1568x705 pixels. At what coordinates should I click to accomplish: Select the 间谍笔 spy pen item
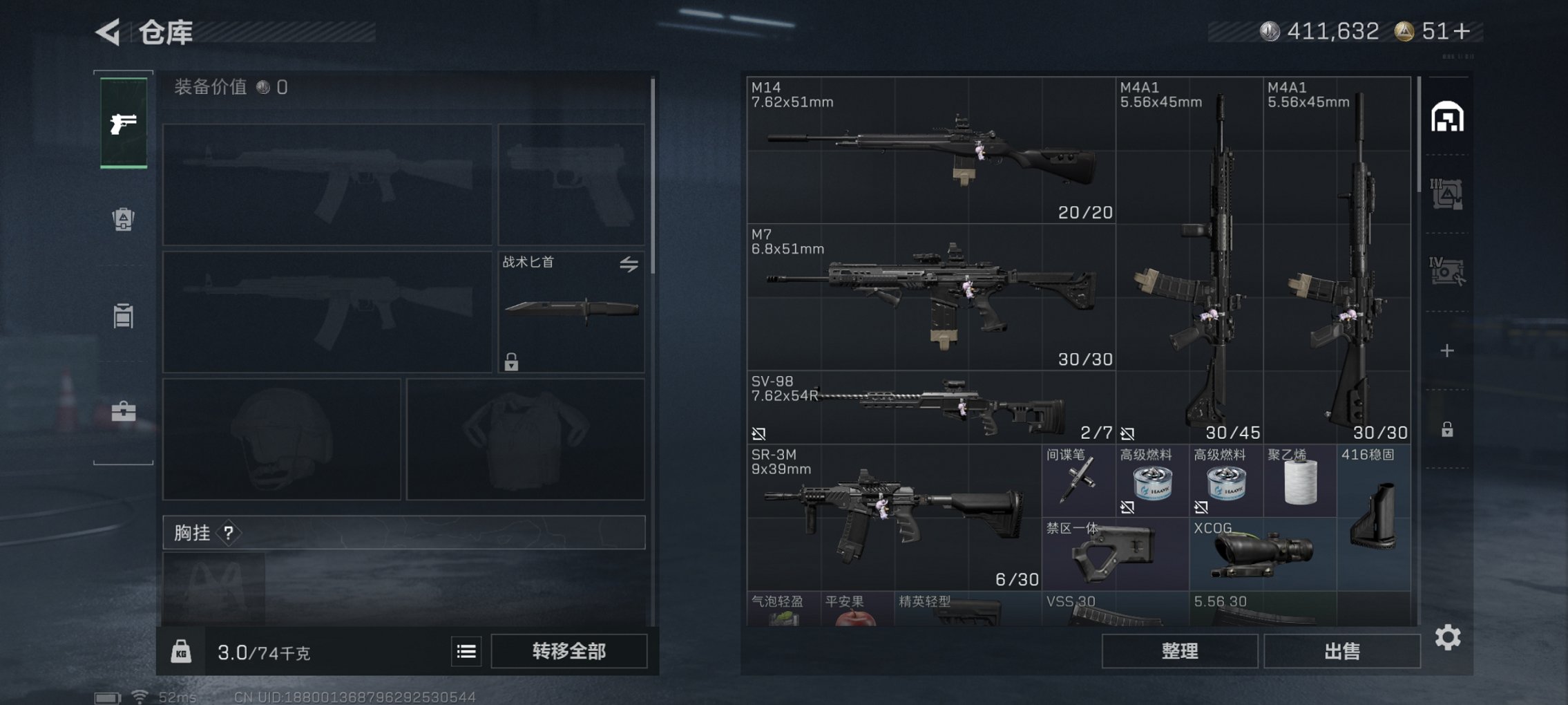coord(1078,481)
